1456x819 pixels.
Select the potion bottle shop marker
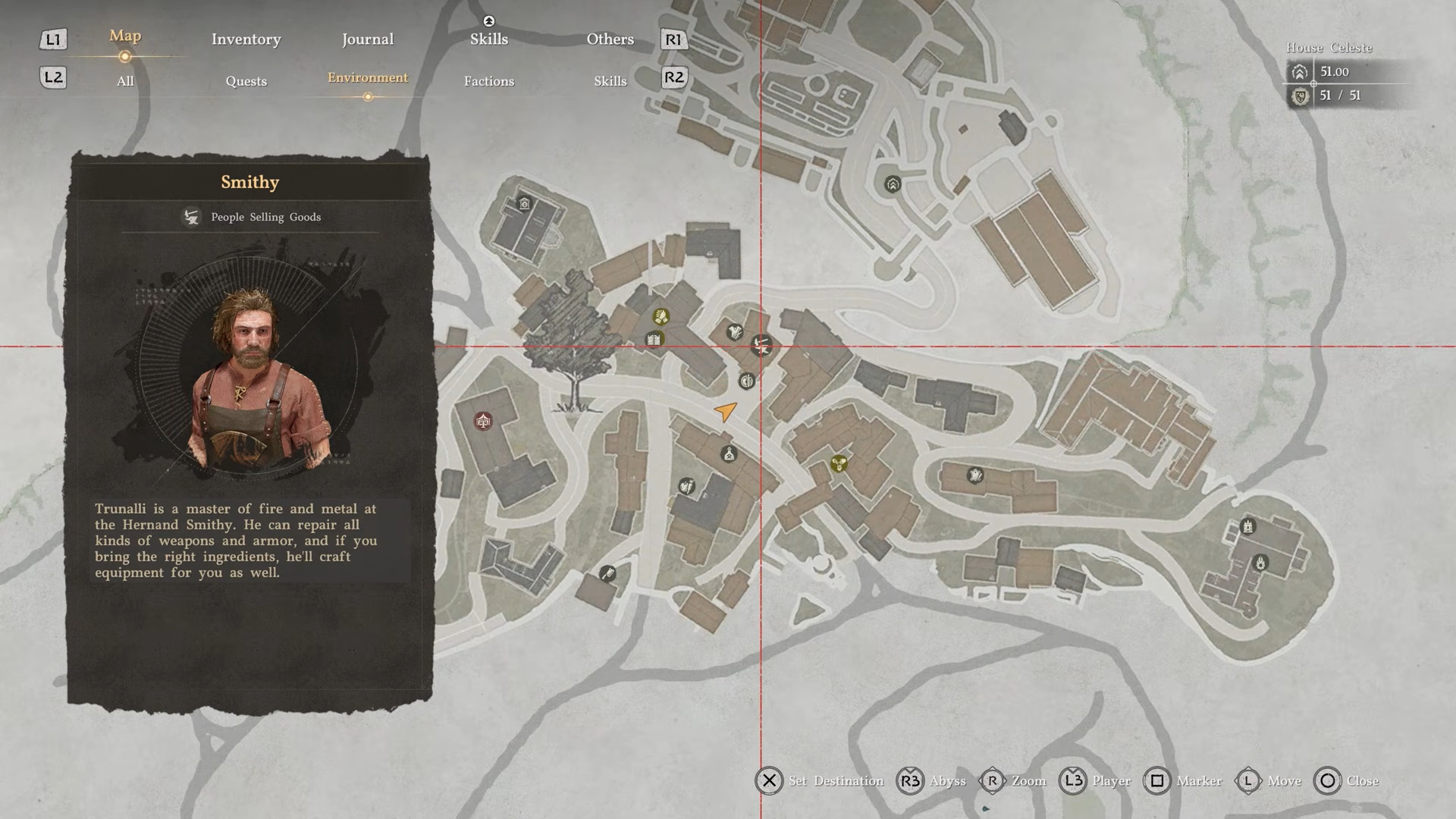[728, 454]
